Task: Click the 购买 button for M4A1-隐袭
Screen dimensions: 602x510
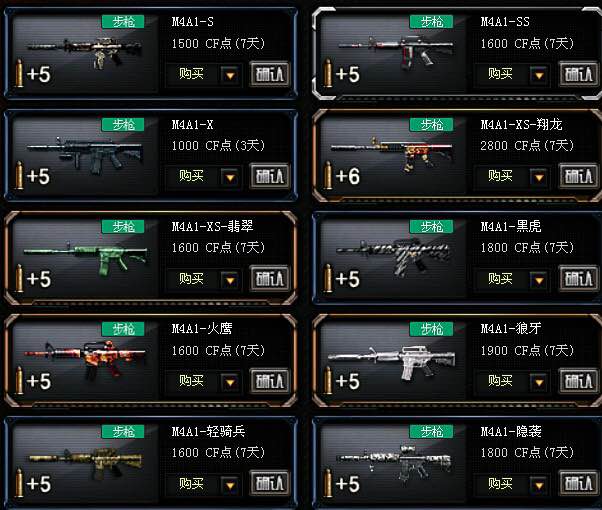Action: click(x=500, y=484)
